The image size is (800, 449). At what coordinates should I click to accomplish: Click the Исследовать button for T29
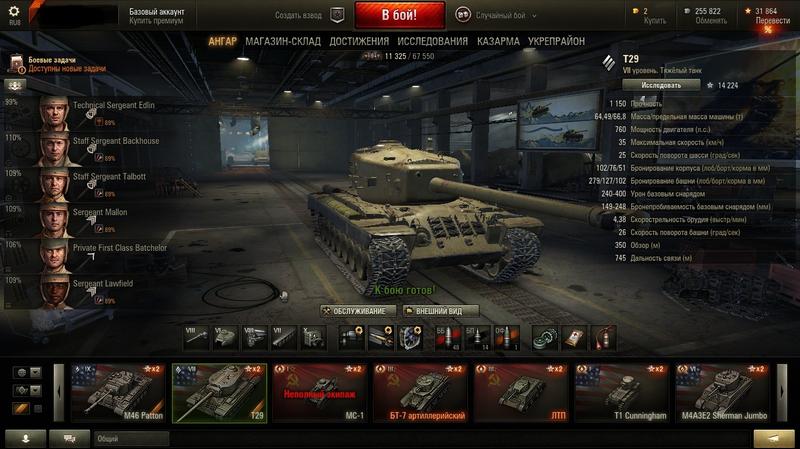(x=654, y=85)
